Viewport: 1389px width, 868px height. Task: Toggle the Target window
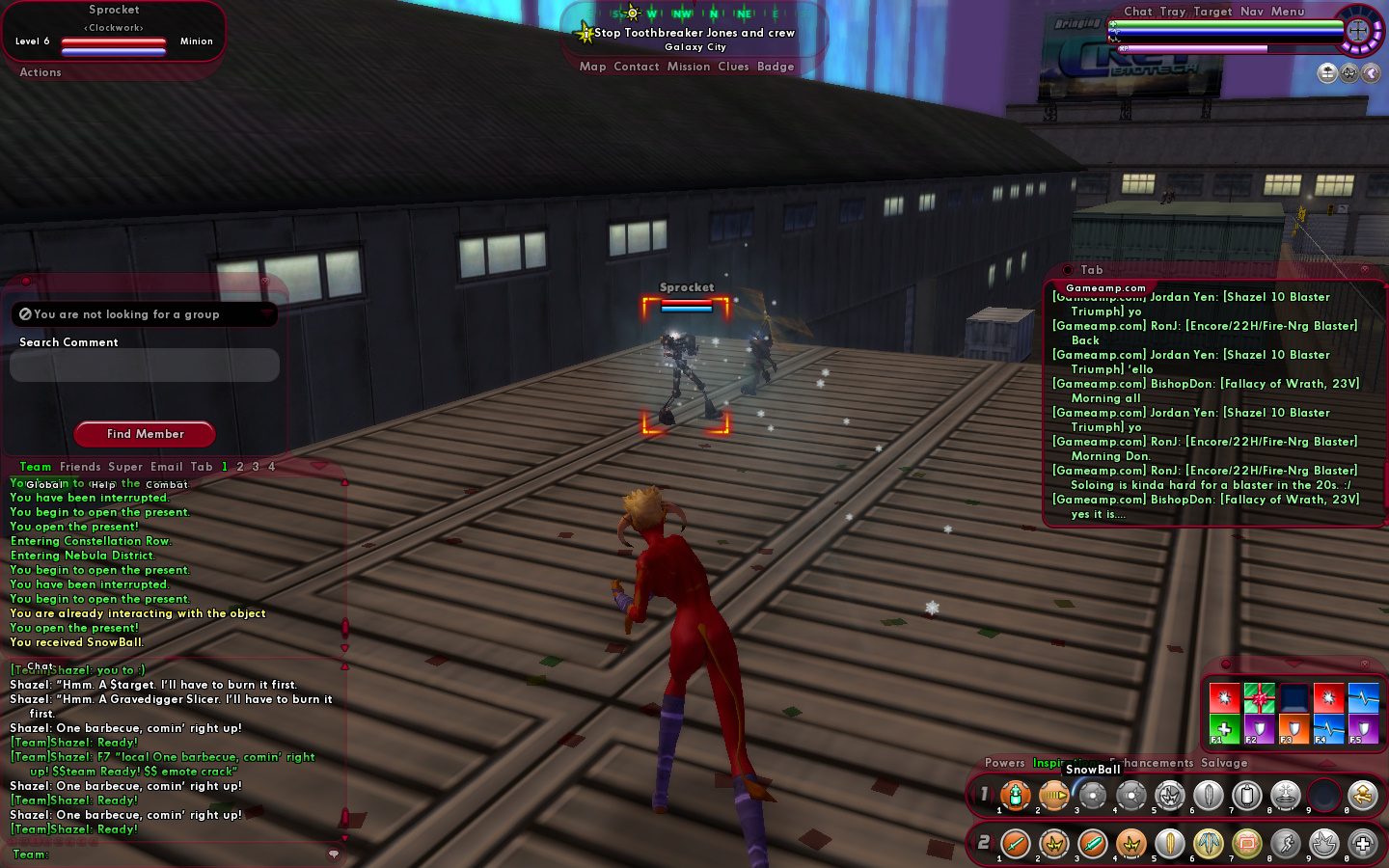1212,12
